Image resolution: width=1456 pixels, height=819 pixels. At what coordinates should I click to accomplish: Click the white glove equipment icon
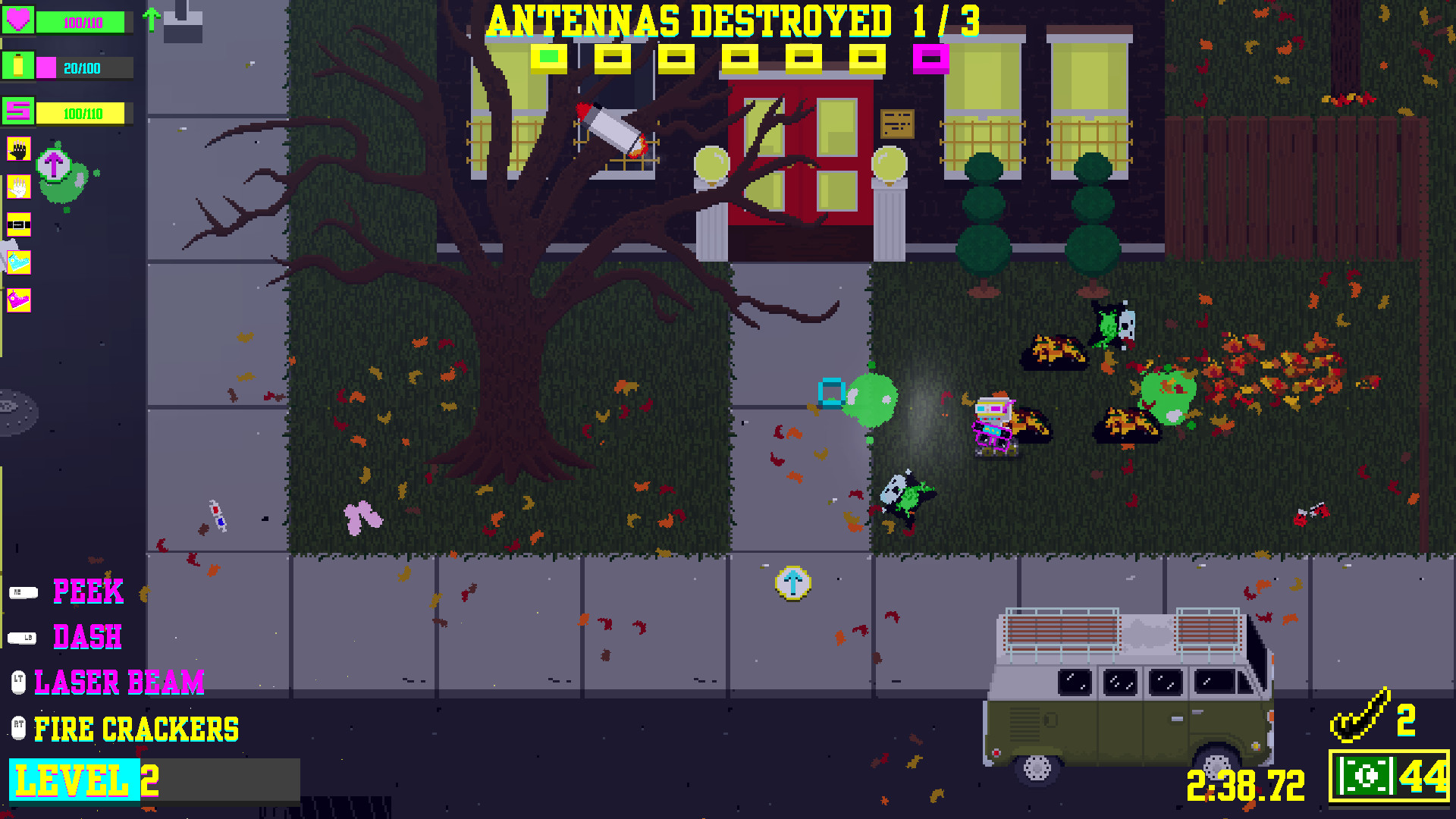point(19,187)
